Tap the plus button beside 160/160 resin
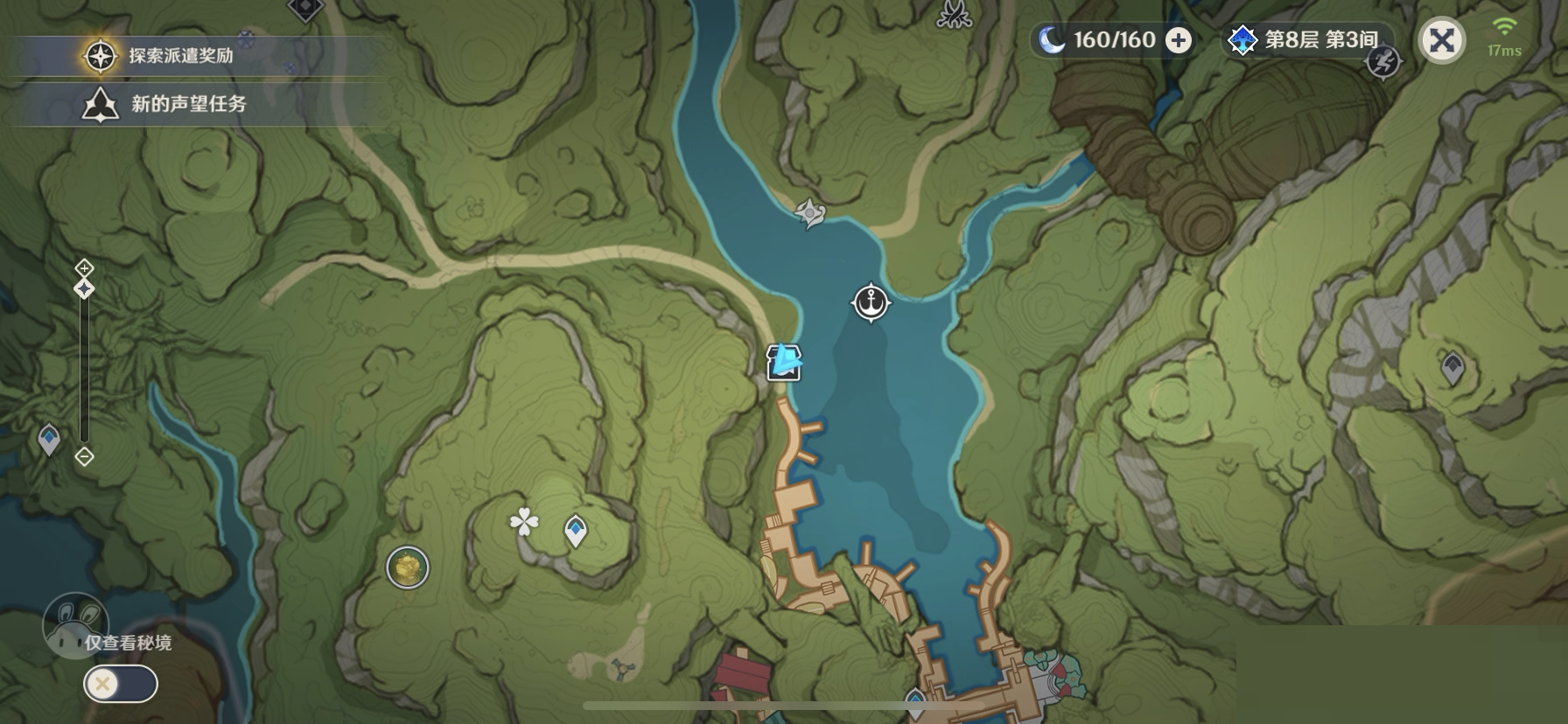The width and height of the screenshot is (1568, 724). 1179,40
